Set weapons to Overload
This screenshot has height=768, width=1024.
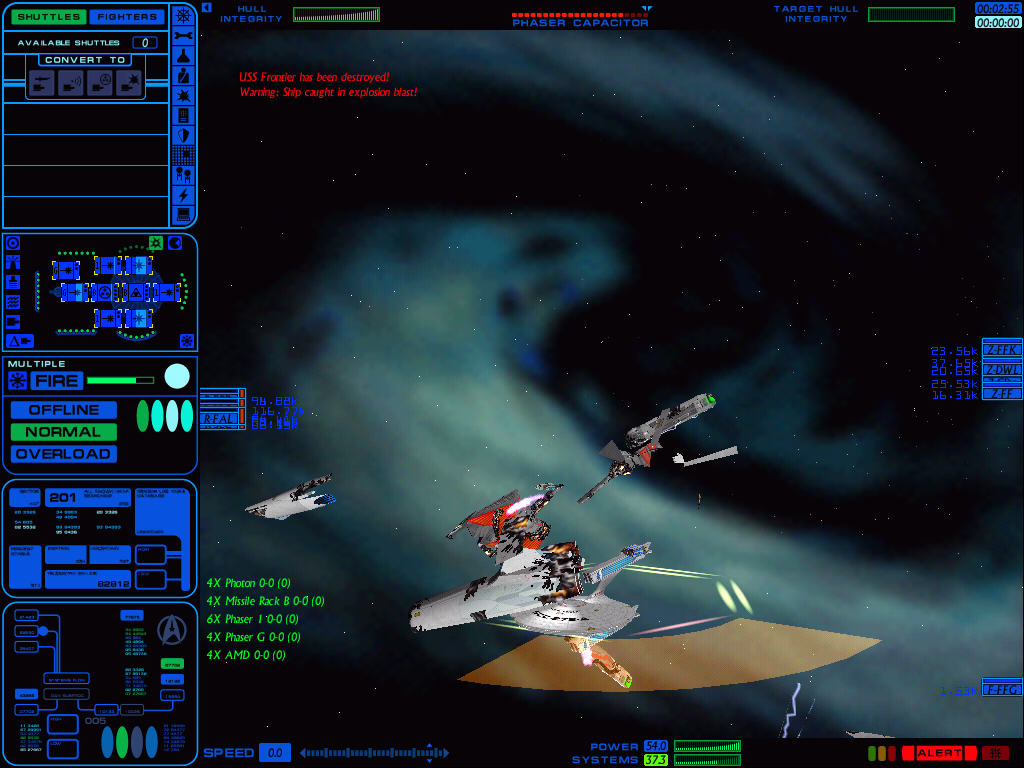pyautogui.click(x=64, y=454)
